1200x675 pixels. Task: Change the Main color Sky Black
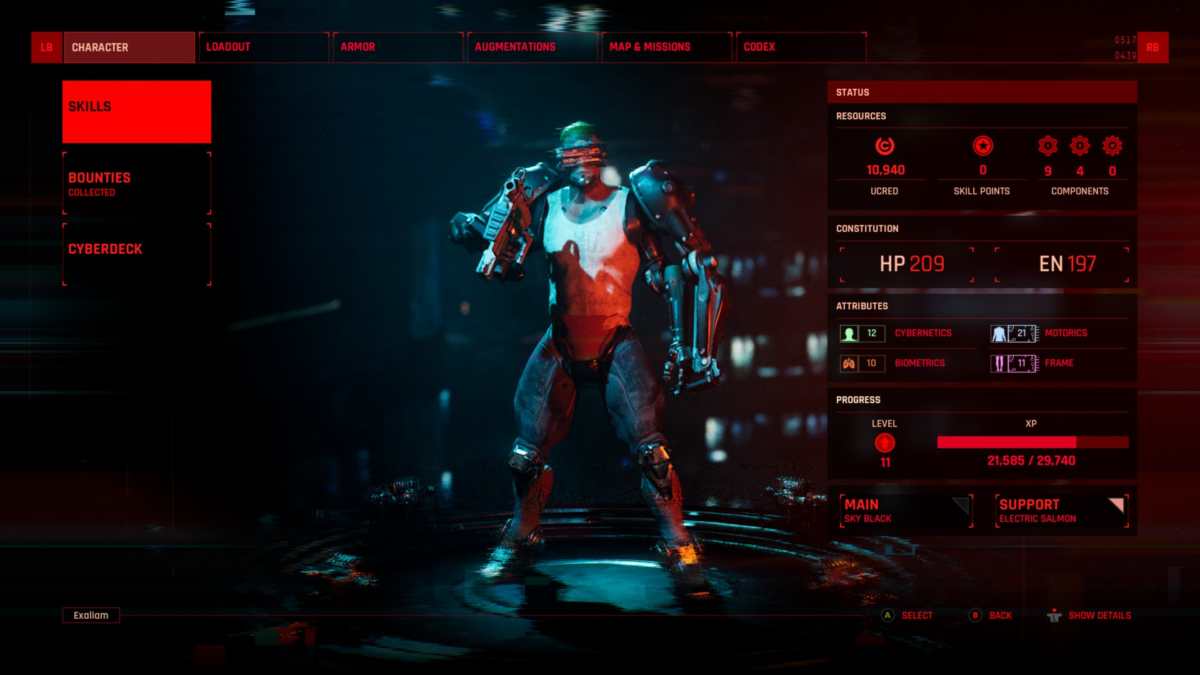tap(906, 510)
